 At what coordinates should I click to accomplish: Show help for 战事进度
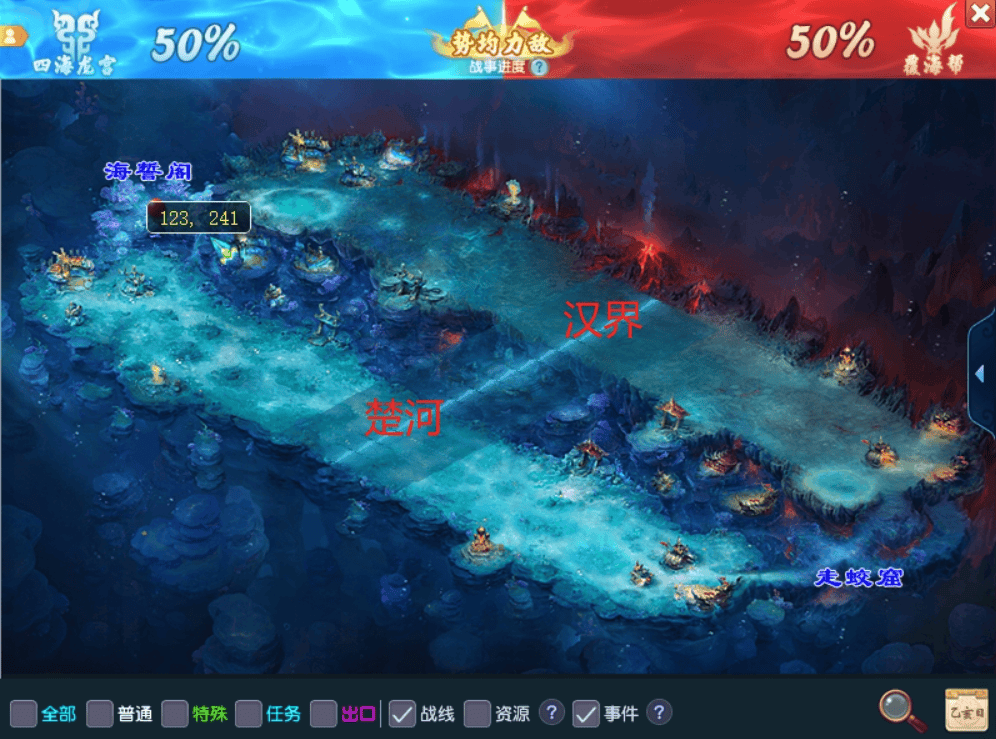(x=539, y=67)
